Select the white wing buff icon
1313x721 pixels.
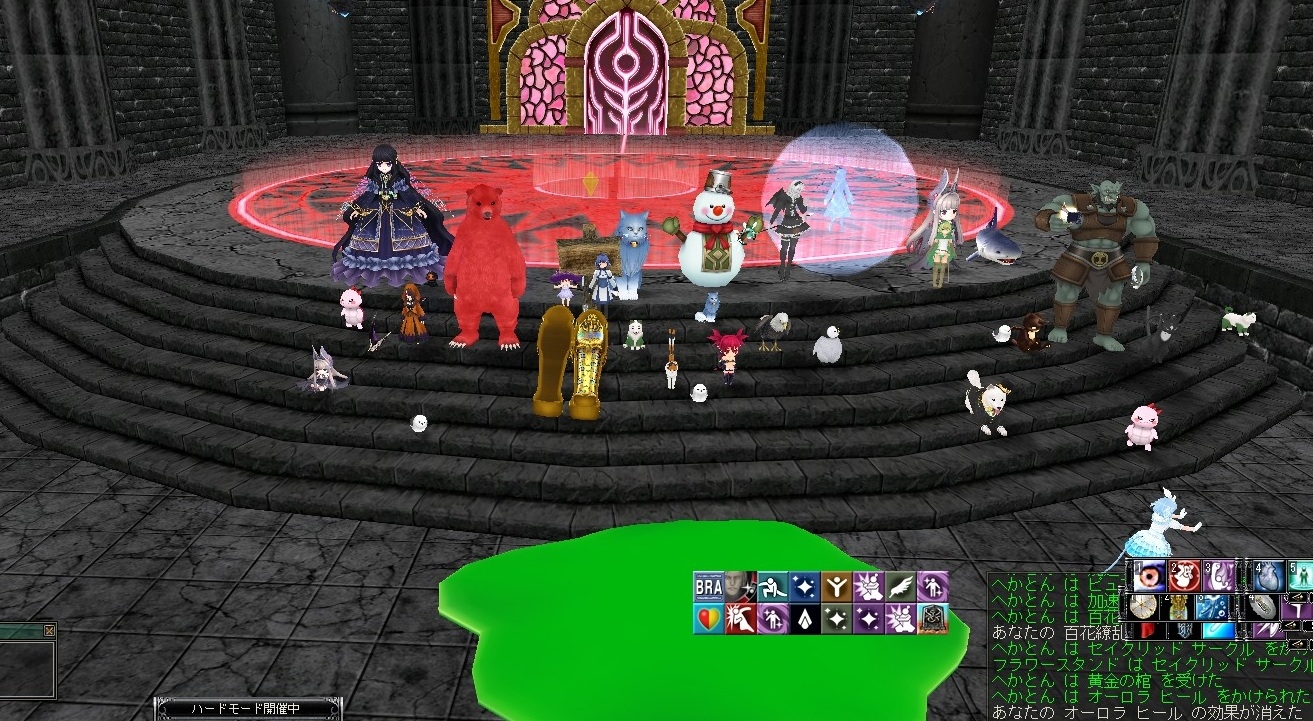(x=901, y=587)
